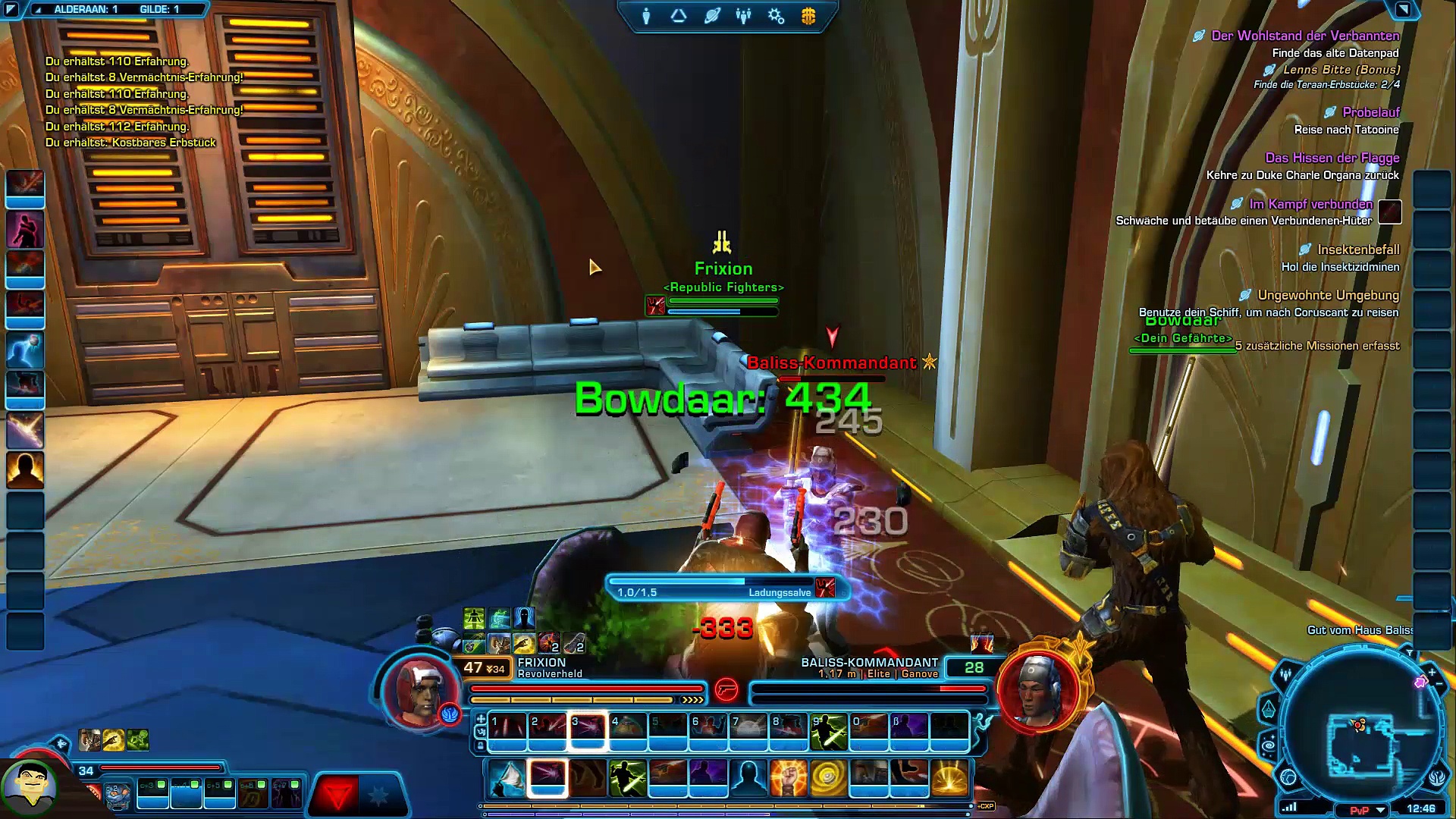Open the galaxy map spiral icon
The image size is (1456, 819).
click(x=1269, y=745)
